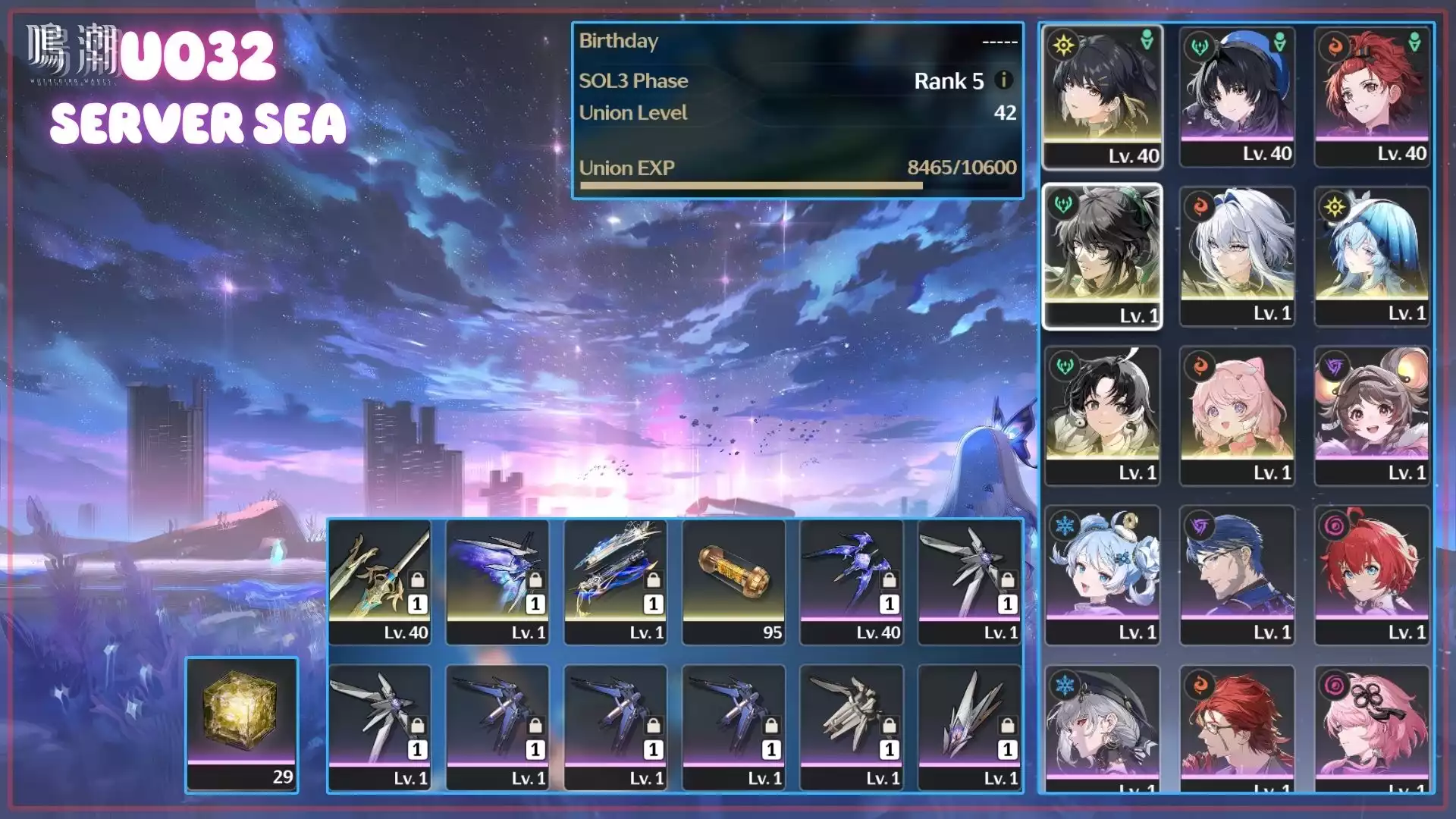The height and width of the screenshot is (819, 1456).
Task: Choose the dual pistols weapon slot
Action: pos(615,582)
